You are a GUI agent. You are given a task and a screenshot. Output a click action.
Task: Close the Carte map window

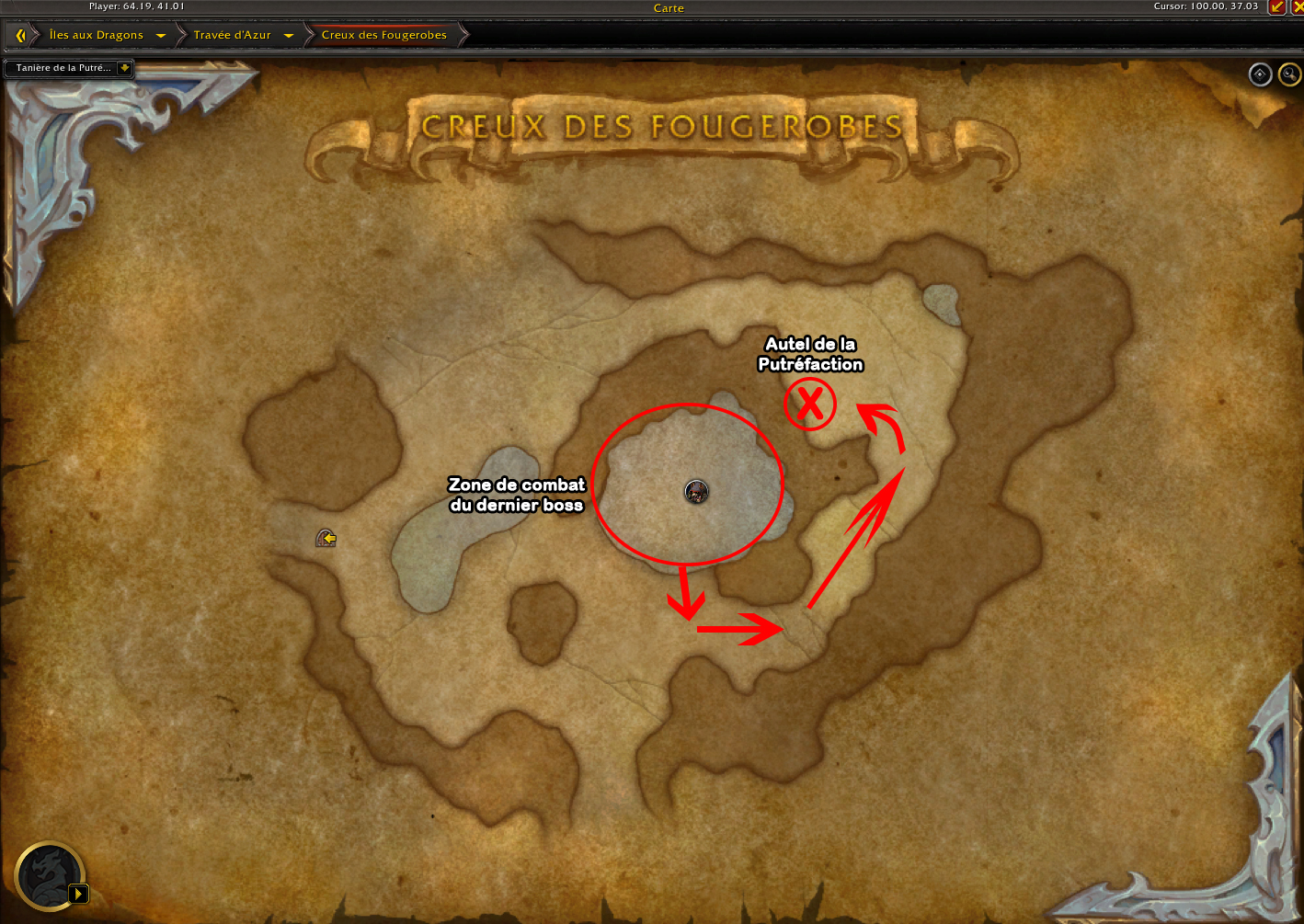click(x=1298, y=7)
